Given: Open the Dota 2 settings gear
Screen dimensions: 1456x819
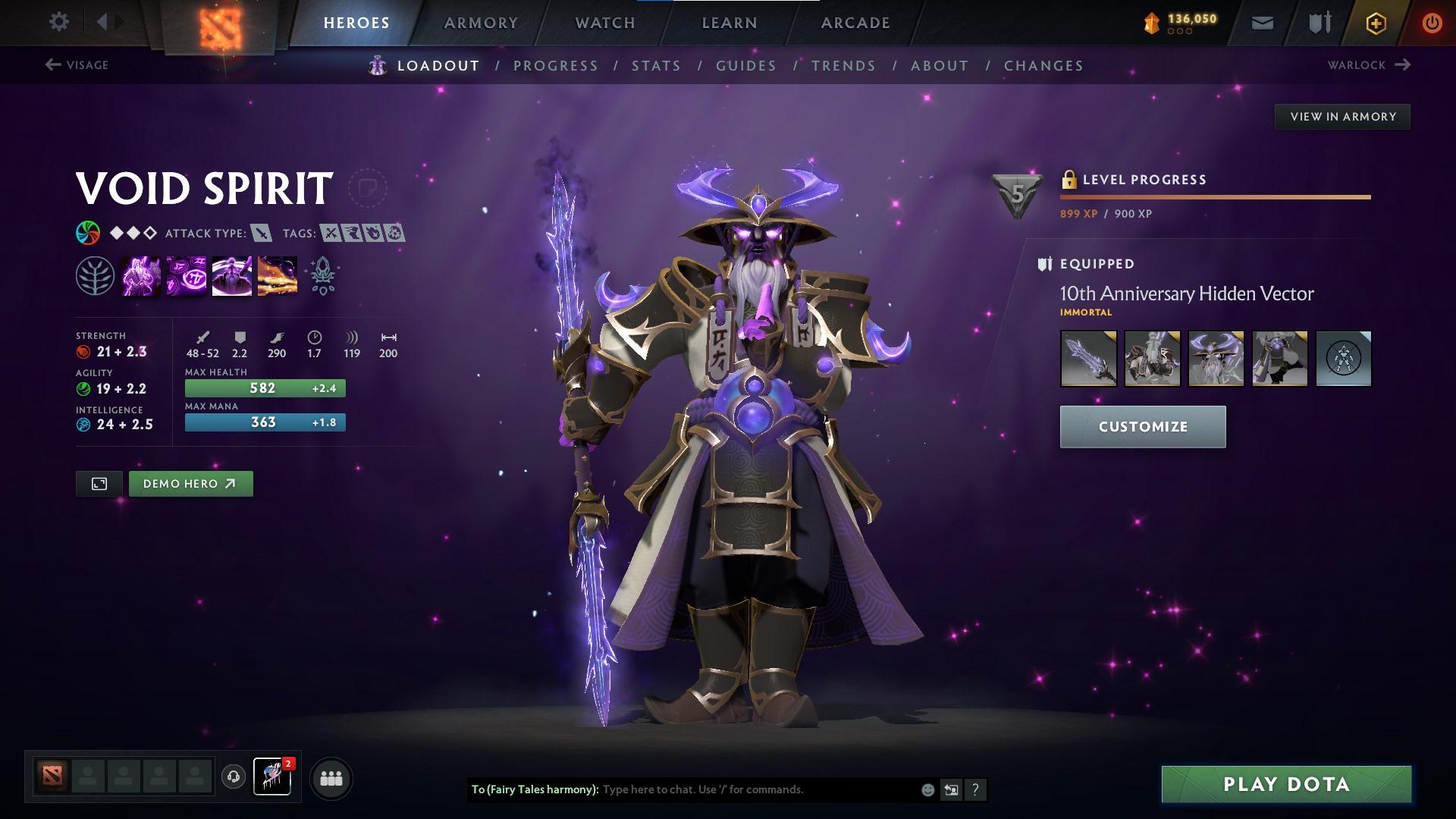Looking at the screenshot, I should point(59,22).
